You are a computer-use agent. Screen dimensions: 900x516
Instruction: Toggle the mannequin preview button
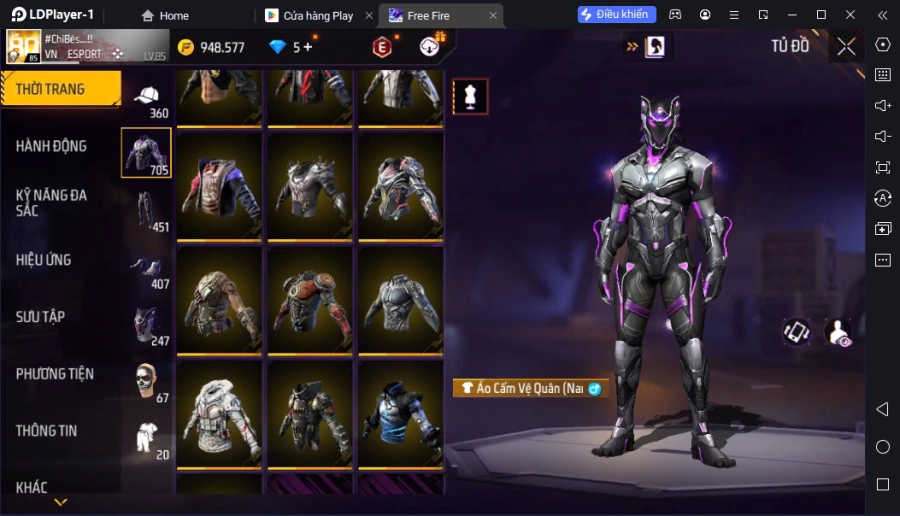(x=470, y=96)
